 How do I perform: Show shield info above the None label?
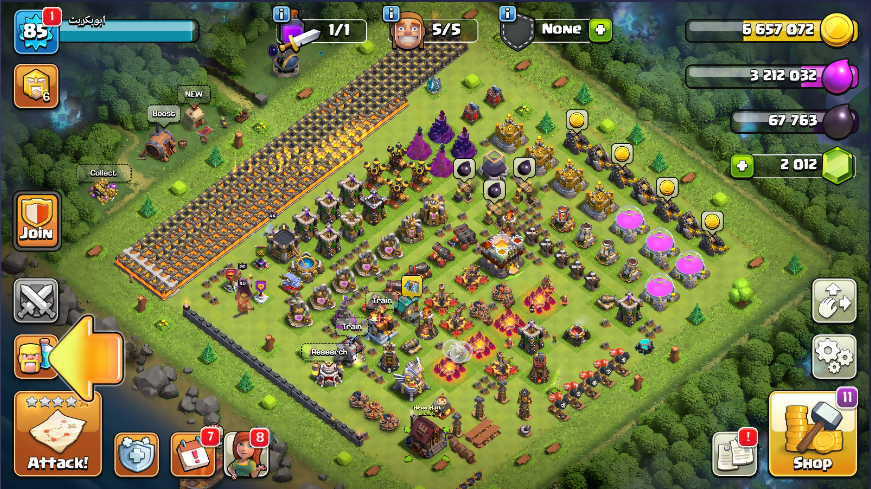pyautogui.click(x=508, y=13)
